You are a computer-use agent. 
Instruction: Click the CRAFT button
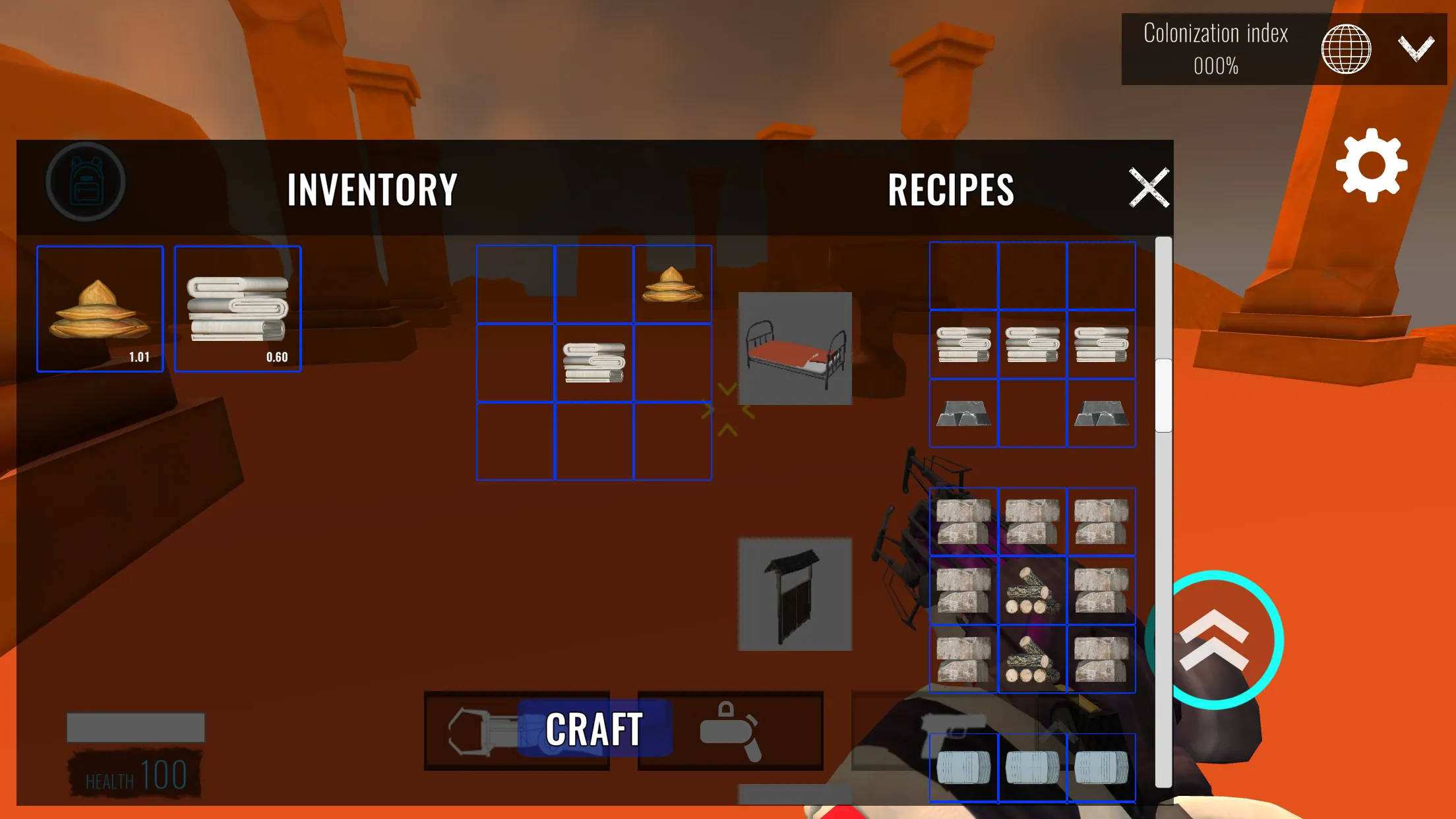click(x=594, y=729)
